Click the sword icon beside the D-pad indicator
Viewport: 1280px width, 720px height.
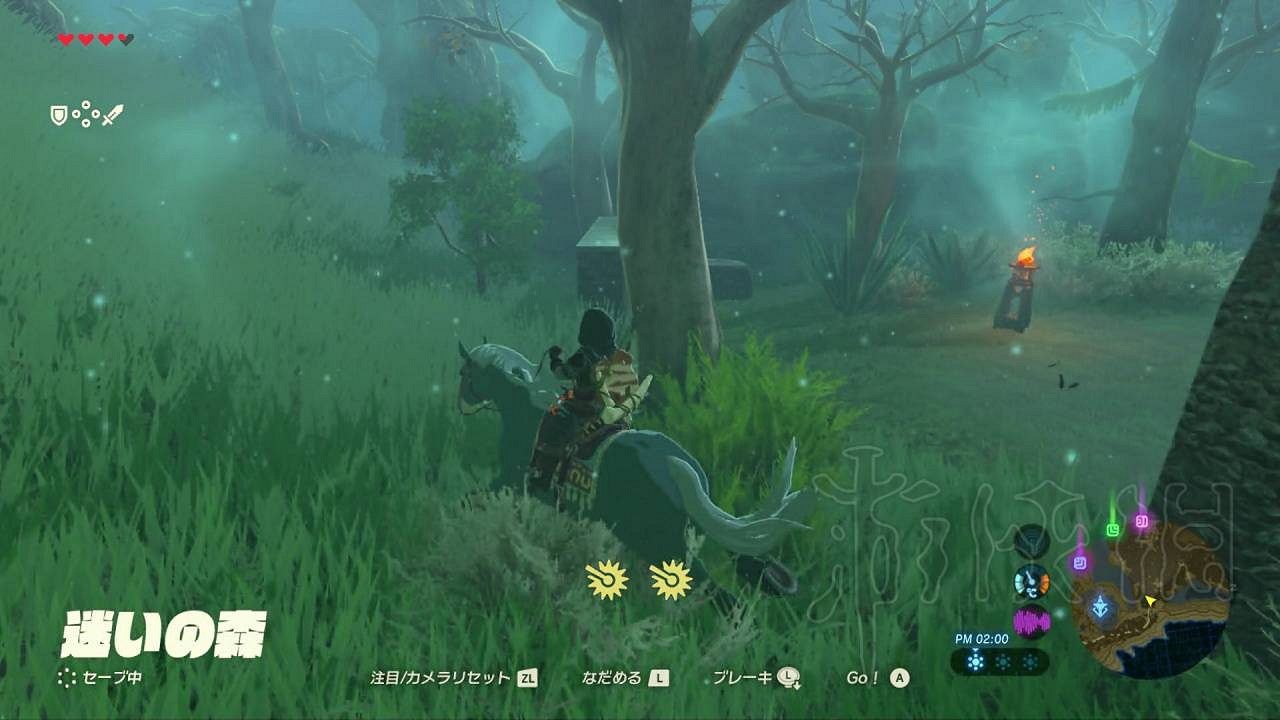pyautogui.click(x=112, y=116)
